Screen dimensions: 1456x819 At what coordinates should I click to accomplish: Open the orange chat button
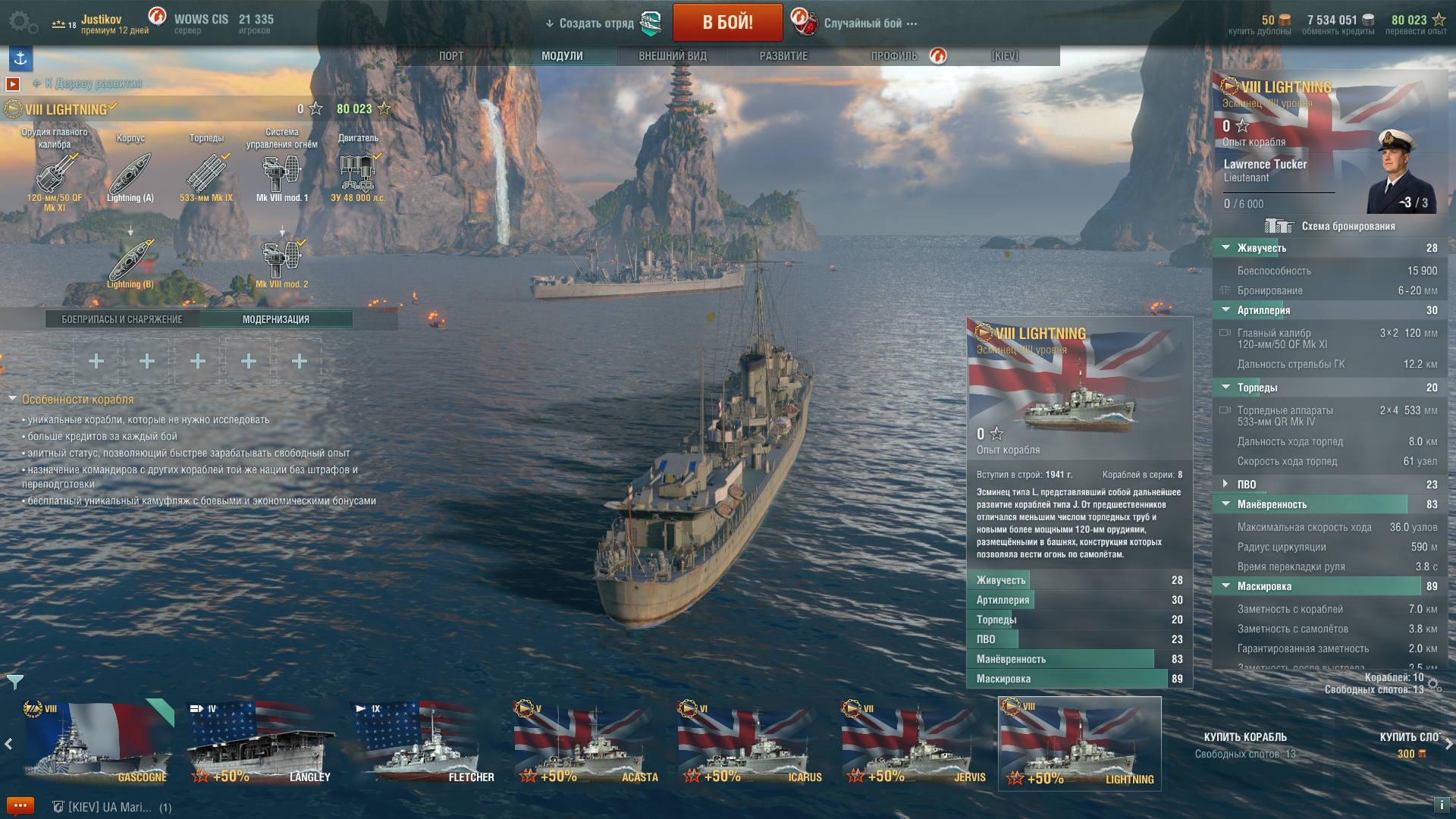click(20, 805)
